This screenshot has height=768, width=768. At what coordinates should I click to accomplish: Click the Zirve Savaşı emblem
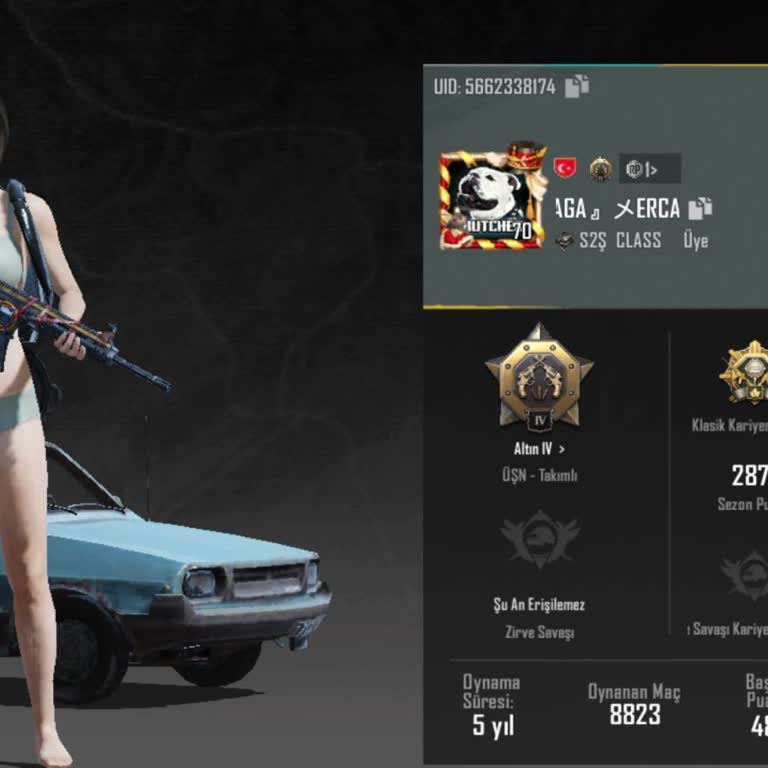coord(540,542)
